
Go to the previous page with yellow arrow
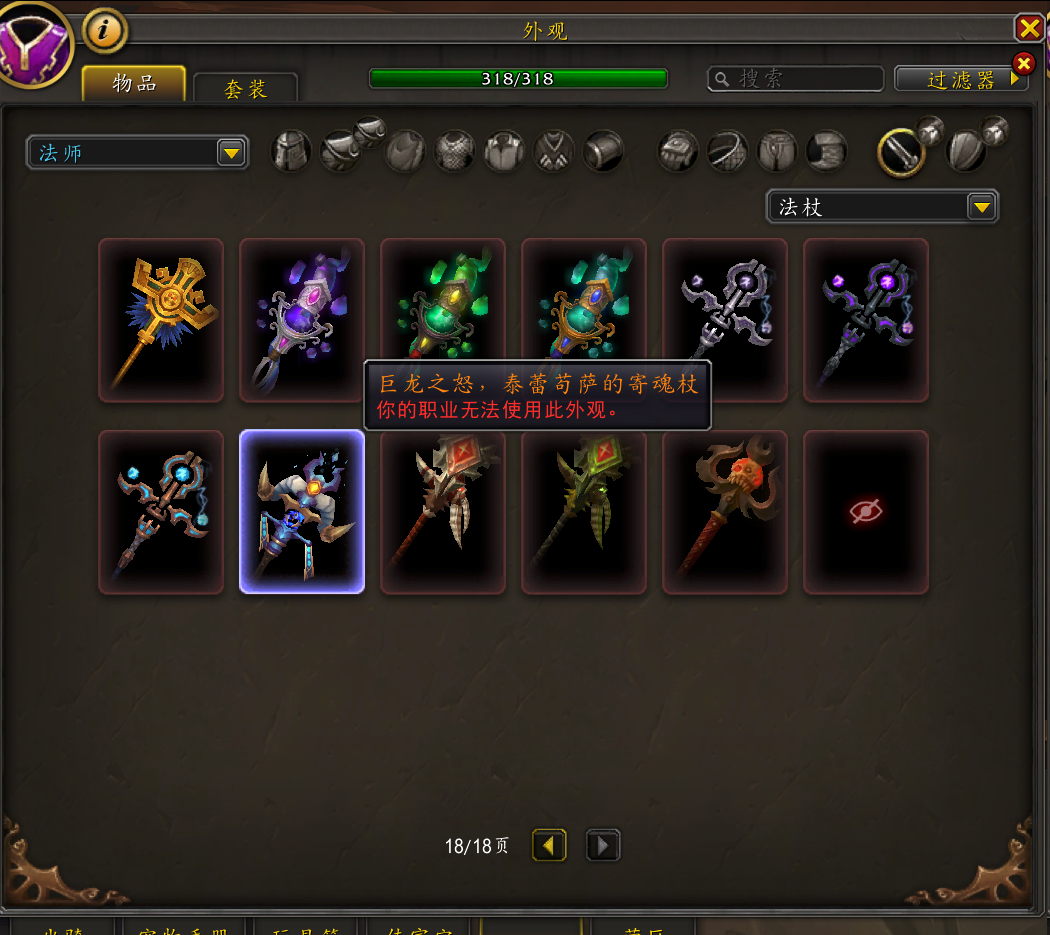coord(548,846)
